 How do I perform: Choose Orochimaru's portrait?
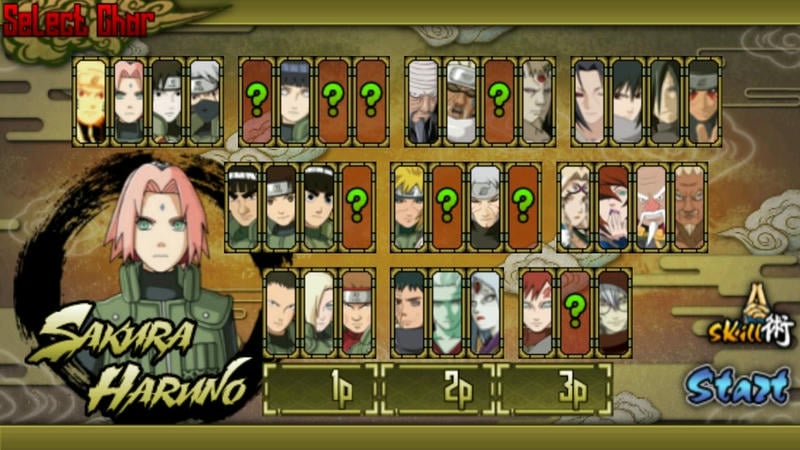(x=665, y=102)
